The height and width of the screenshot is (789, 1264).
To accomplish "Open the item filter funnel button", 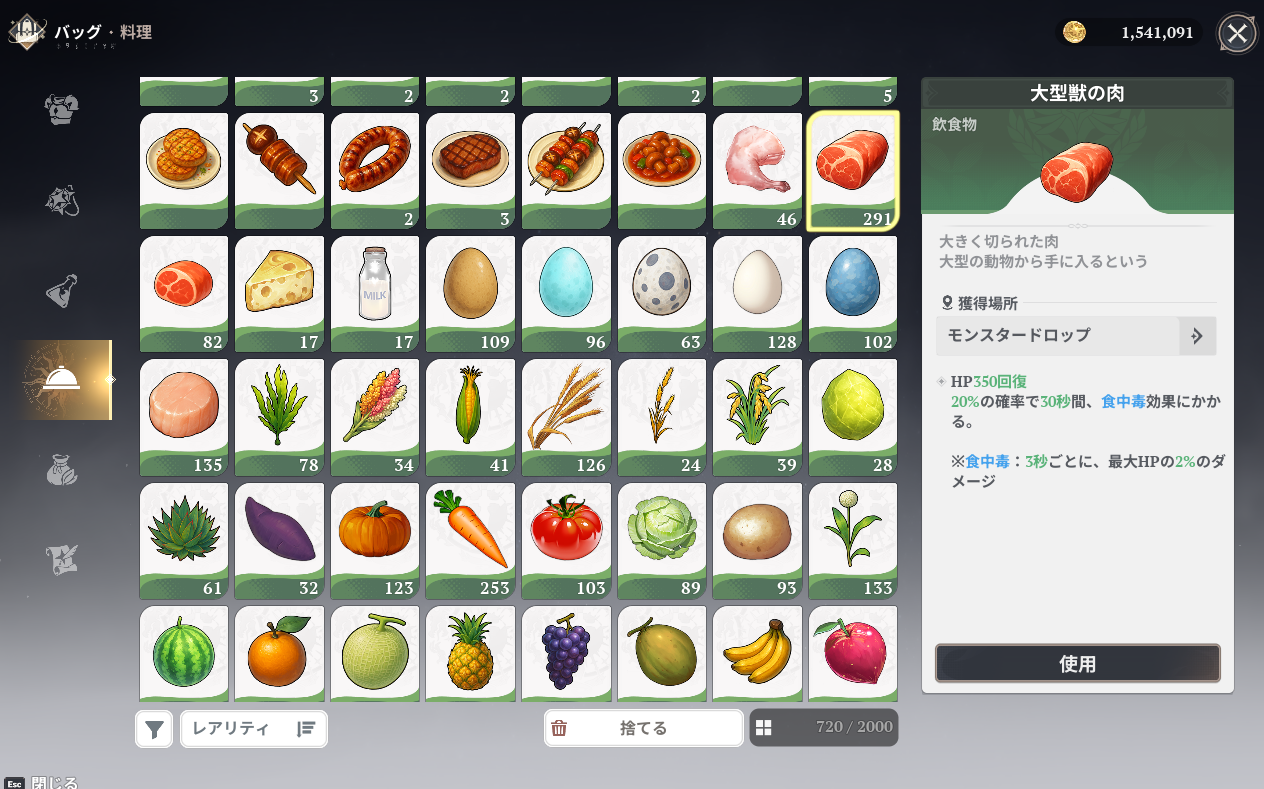I will [154, 729].
